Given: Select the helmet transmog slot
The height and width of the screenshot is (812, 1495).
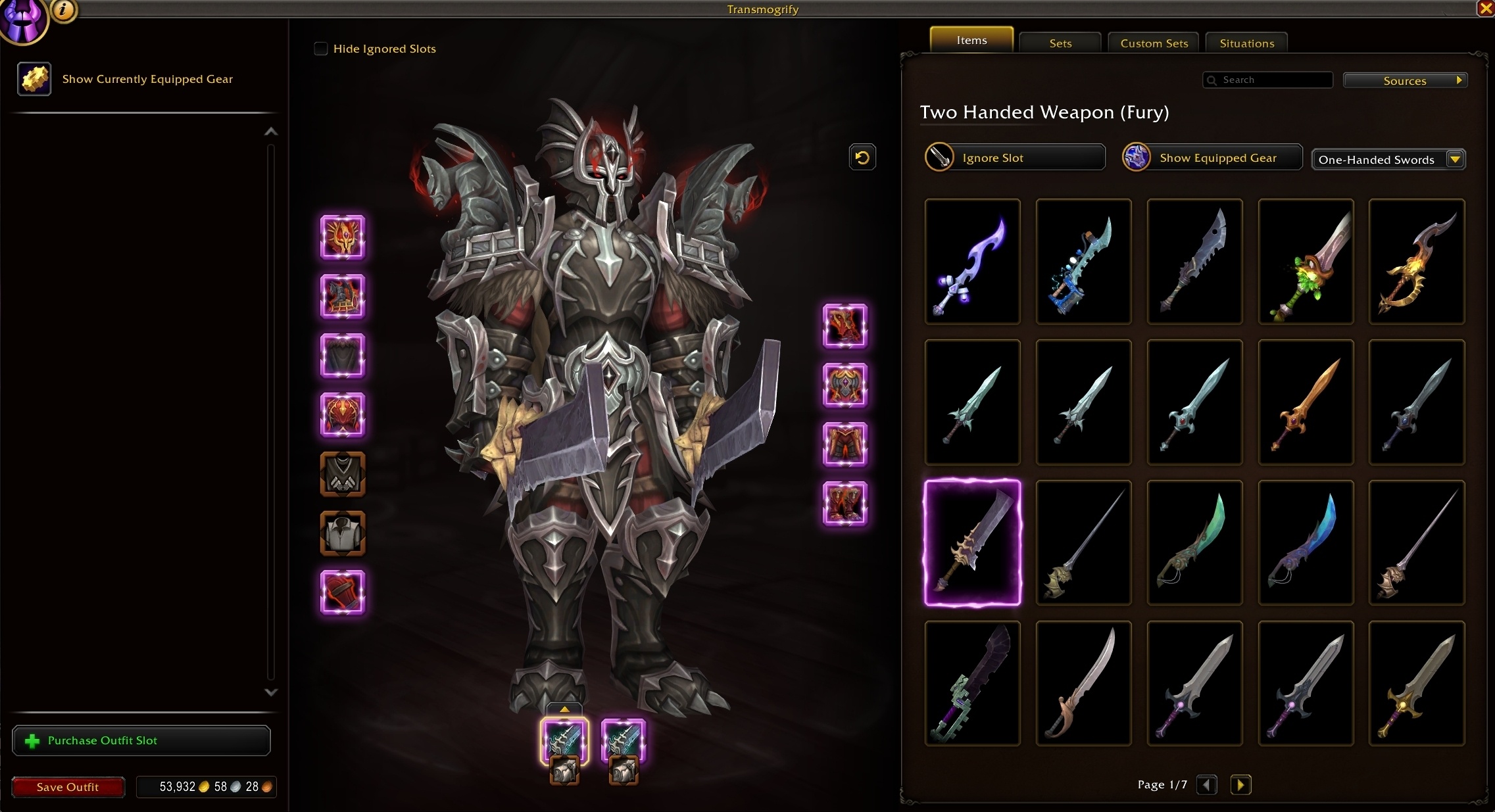Looking at the screenshot, I should coord(343,237).
